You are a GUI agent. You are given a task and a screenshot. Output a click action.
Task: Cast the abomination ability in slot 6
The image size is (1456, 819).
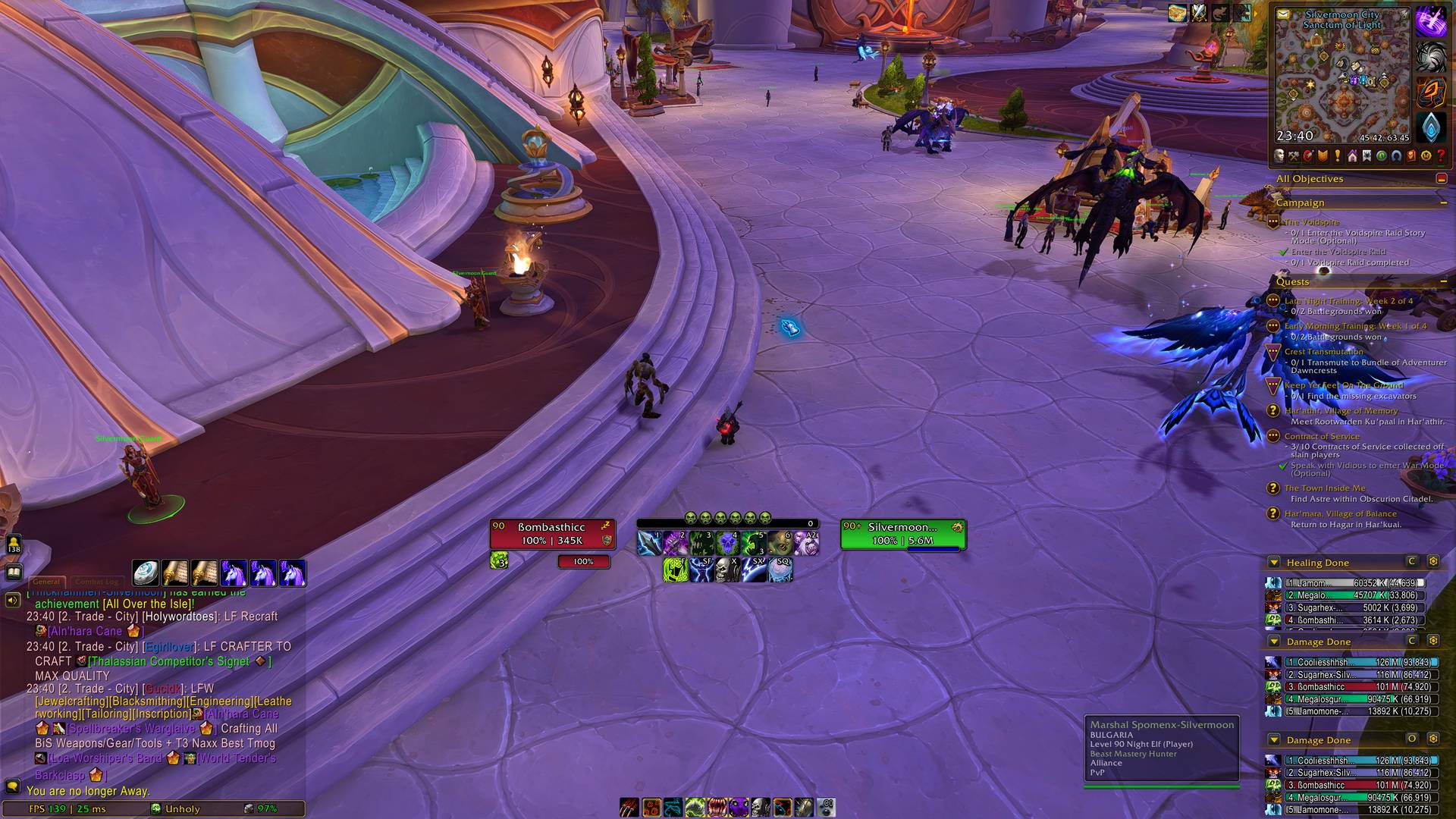(x=780, y=543)
